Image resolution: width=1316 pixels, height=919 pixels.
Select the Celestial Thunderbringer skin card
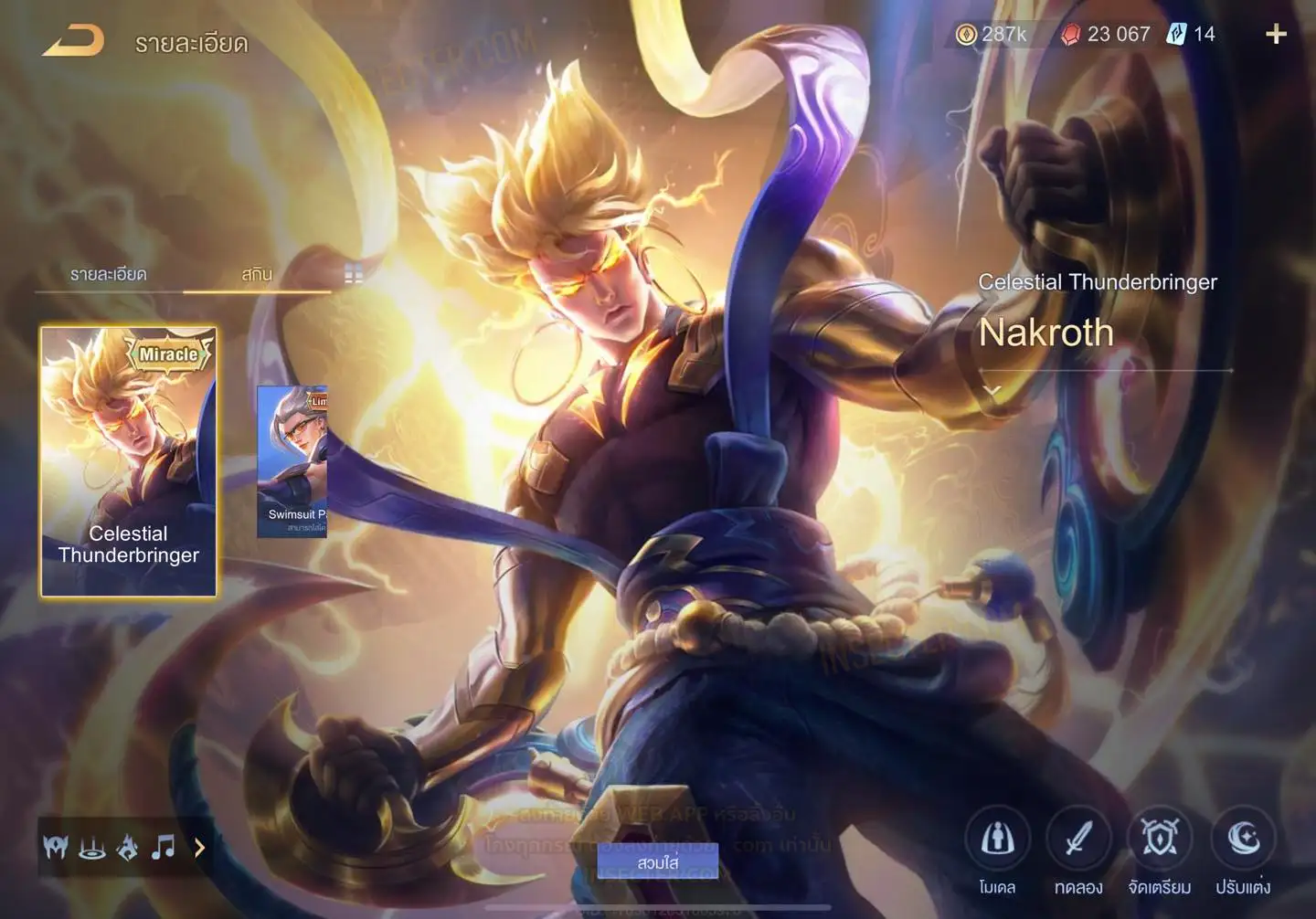(129, 461)
